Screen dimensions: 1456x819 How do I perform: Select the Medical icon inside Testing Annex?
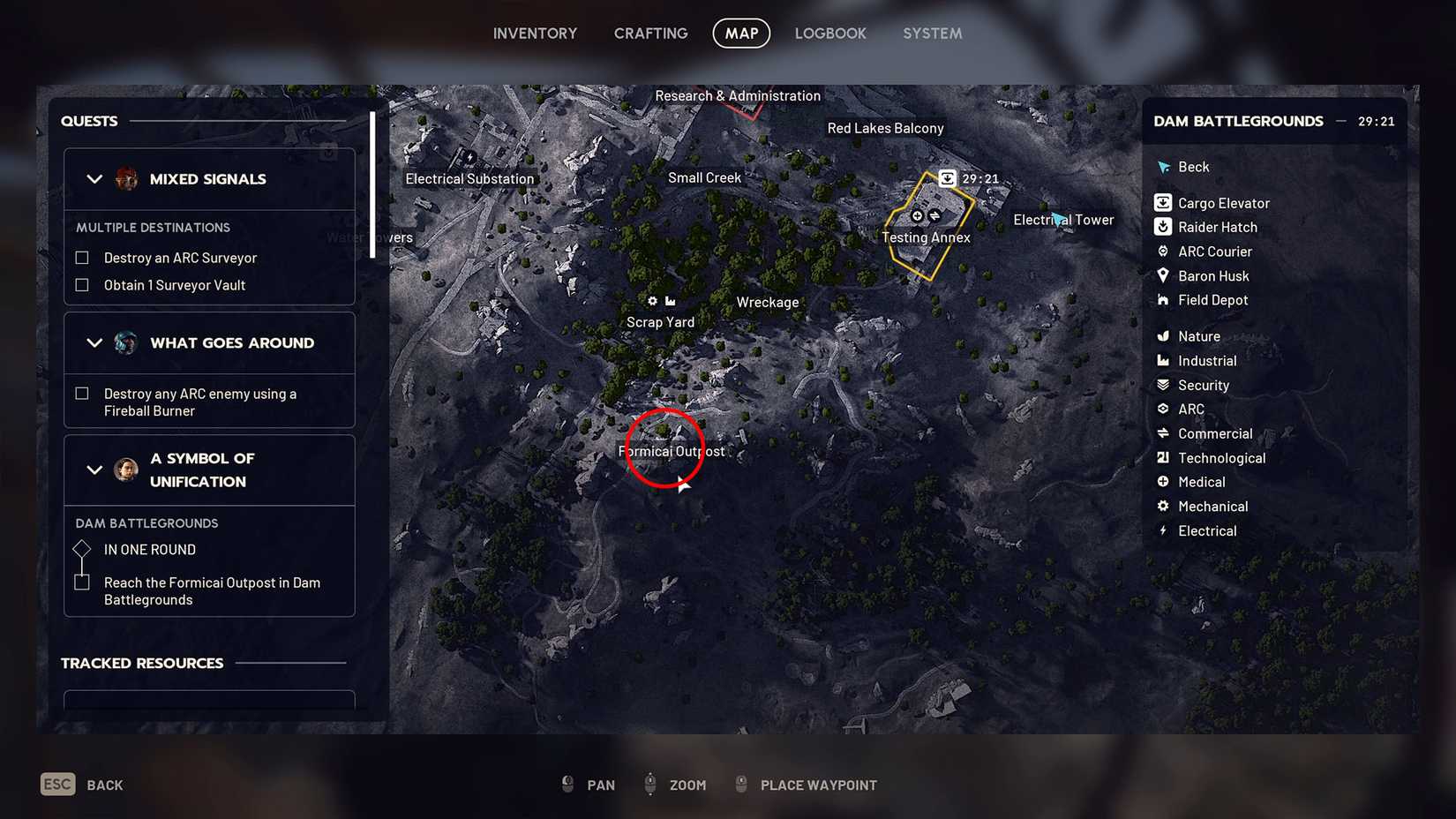click(916, 215)
